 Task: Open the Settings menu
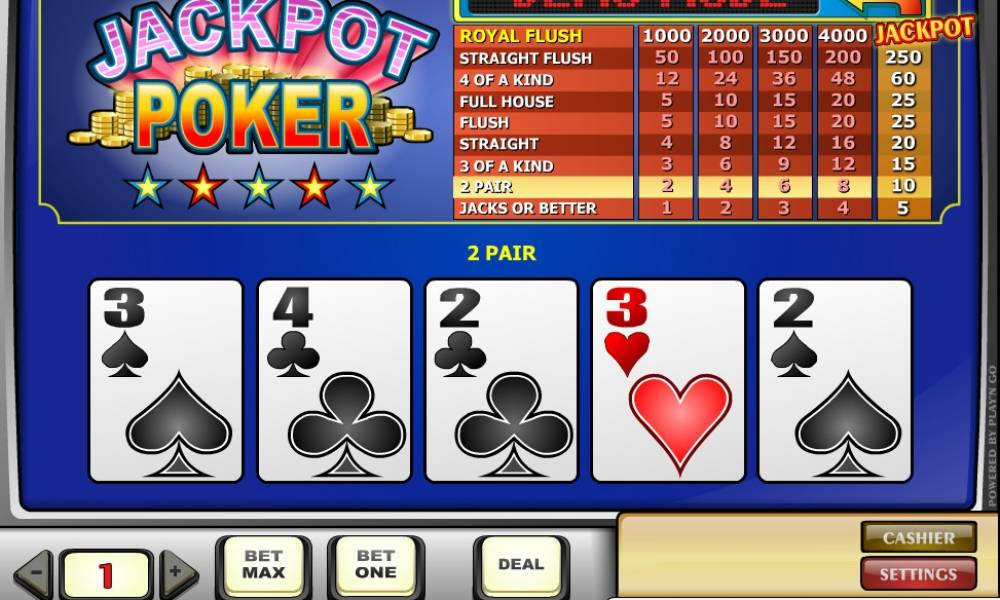(918, 574)
